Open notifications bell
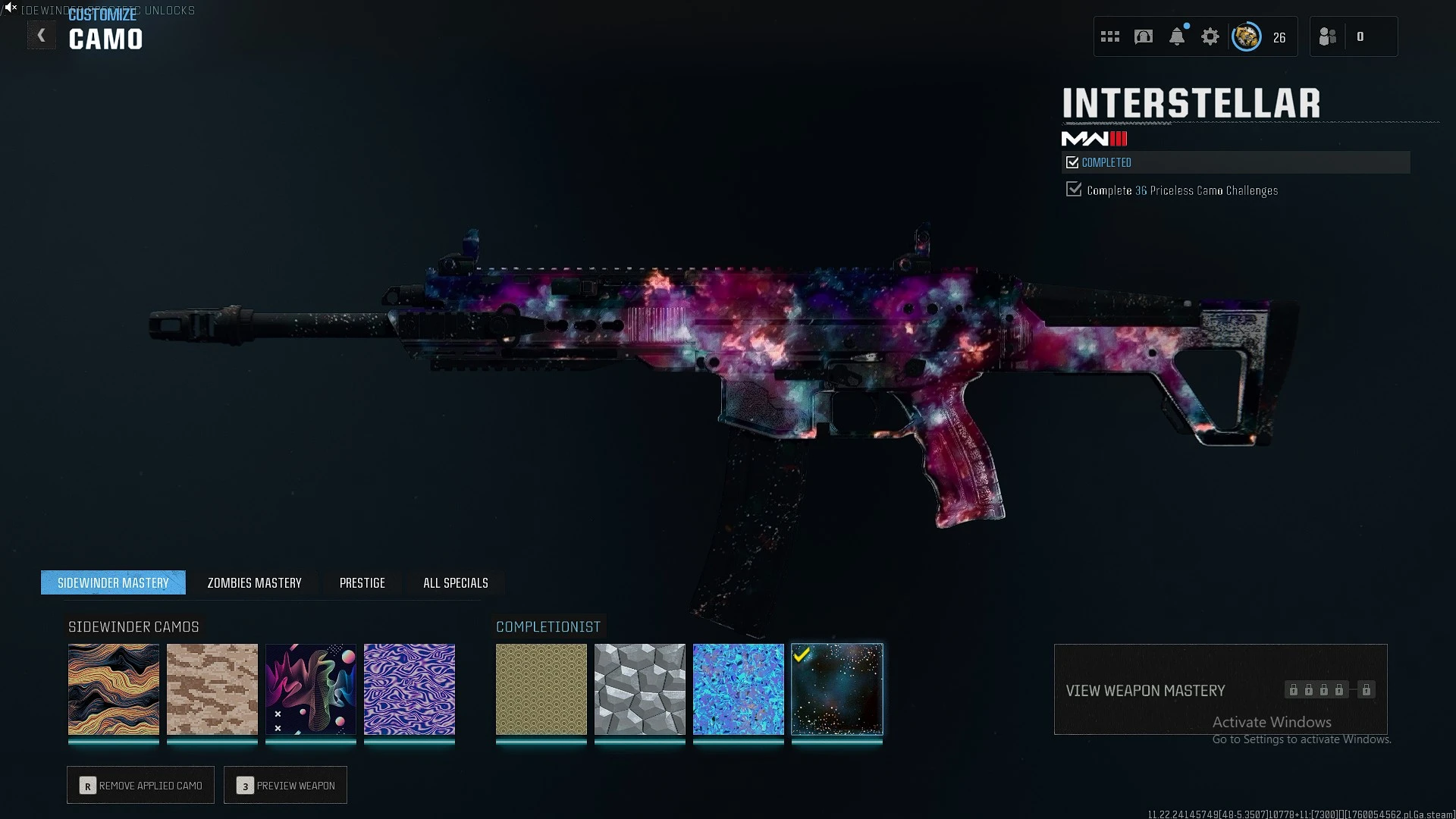This screenshot has height=819, width=1456. click(1177, 36)
